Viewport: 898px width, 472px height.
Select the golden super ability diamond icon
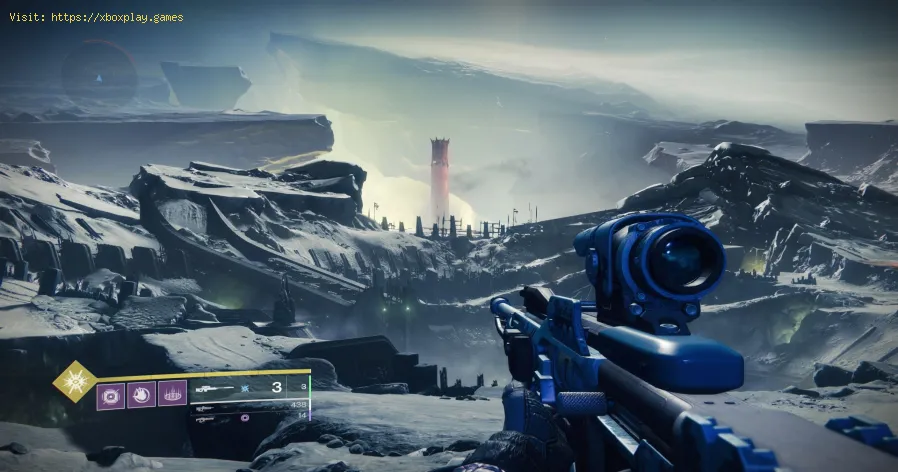[x=75, y=381]
